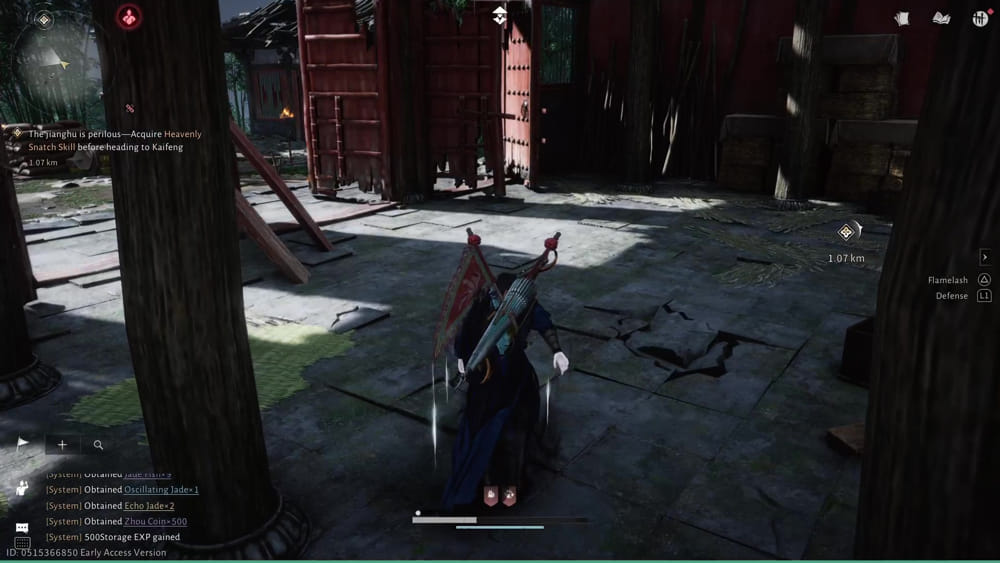This screenshot has width=1000, height=563.
Task: Open the open-book journal icon
Action: (x=941, y=18)
